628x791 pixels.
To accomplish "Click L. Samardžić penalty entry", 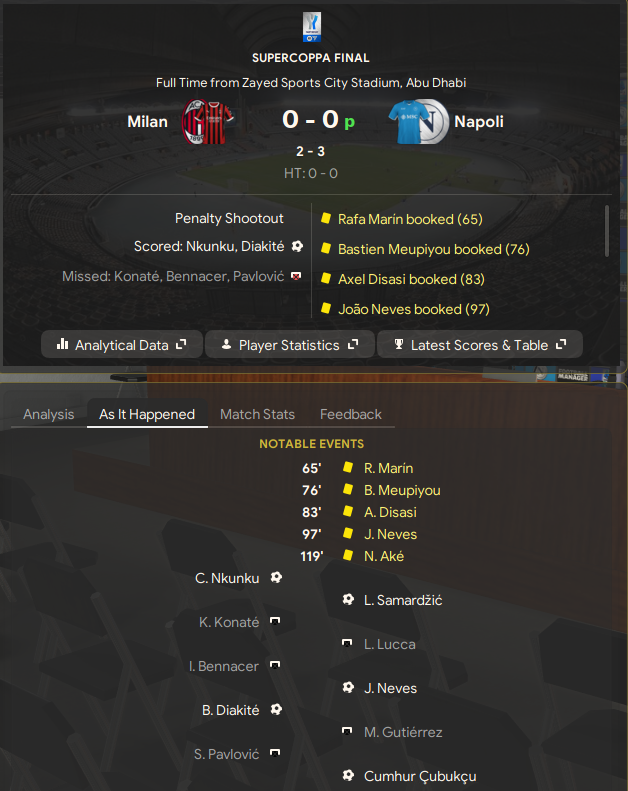I will [403, 600].
